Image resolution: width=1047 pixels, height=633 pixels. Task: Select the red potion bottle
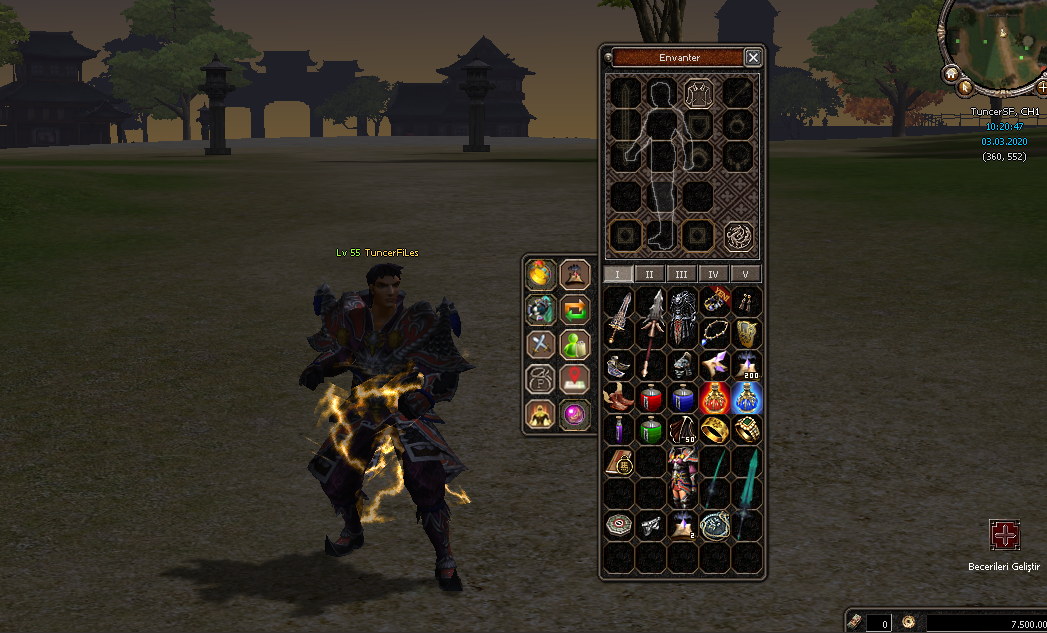tap(650, 398)
